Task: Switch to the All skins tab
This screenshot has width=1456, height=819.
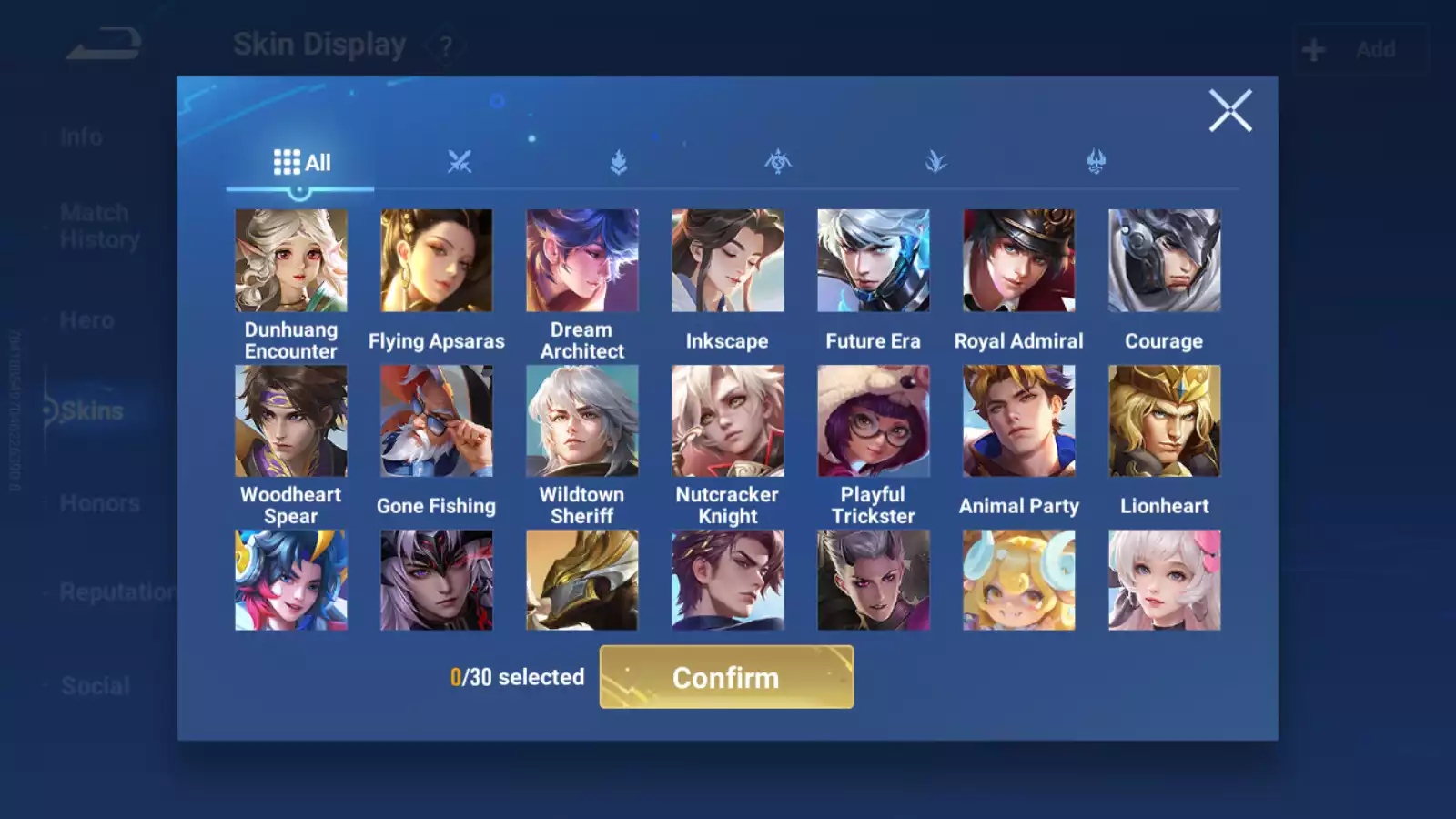Action: click(301, 163)
